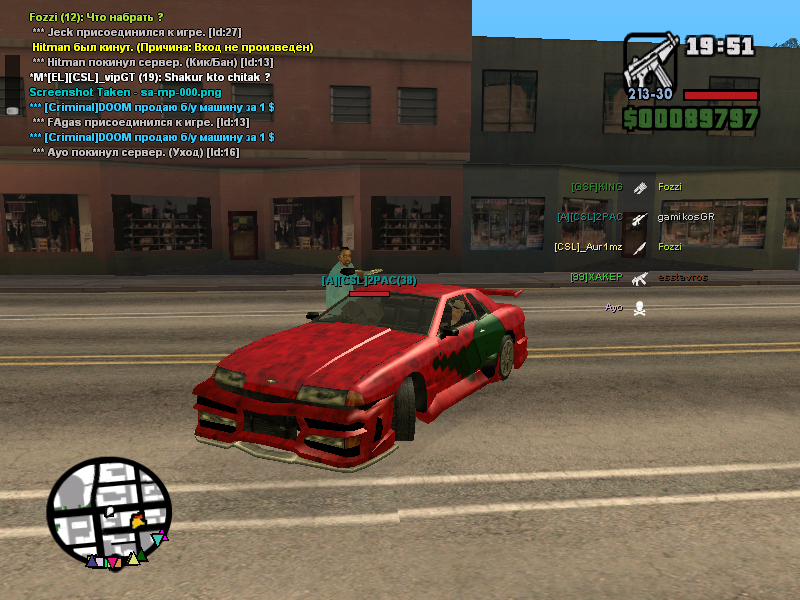This screenshot has width=800, height=600.
Task: Select the gamikosGR kill feed entry
Action: [x=686, y=217]
